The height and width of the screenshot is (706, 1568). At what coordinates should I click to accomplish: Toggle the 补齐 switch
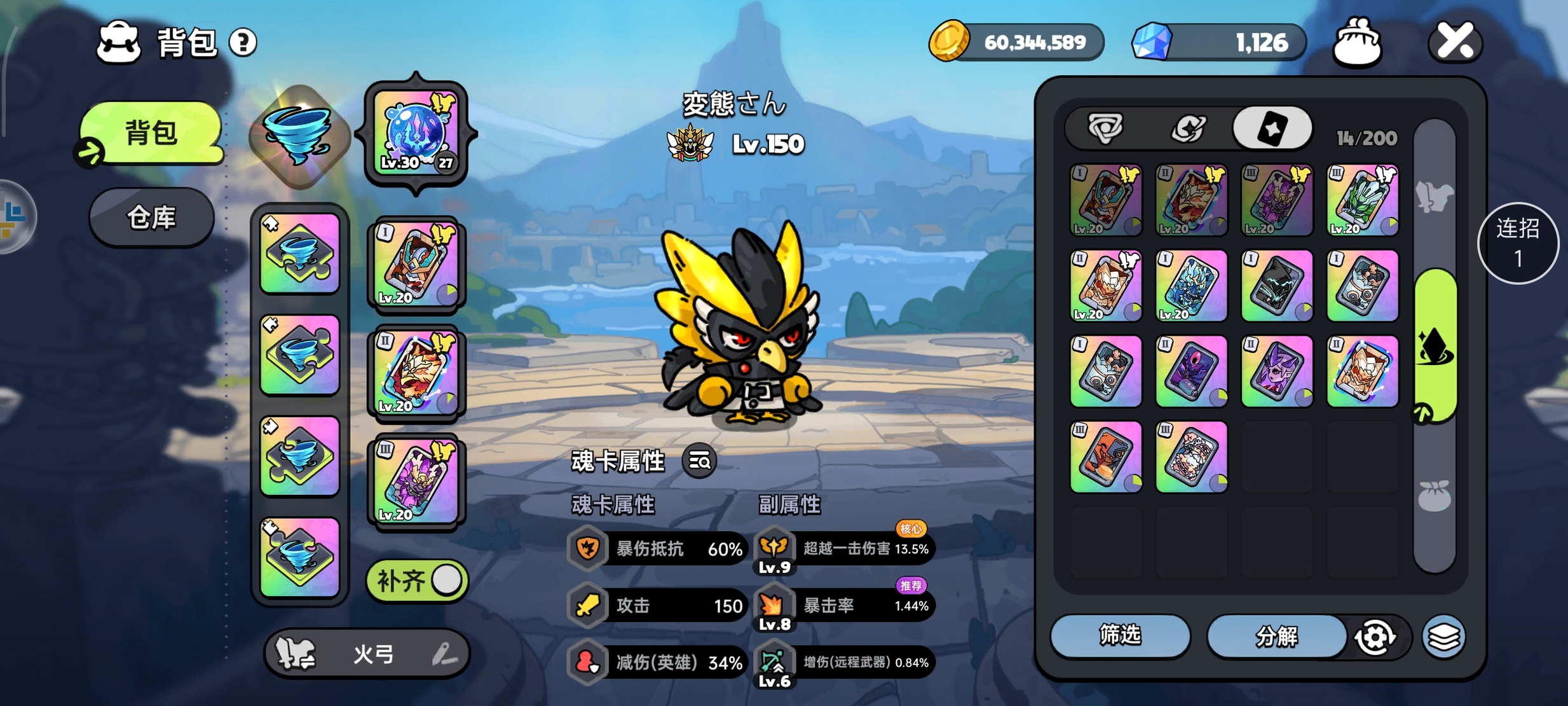(x=417, y=580)
